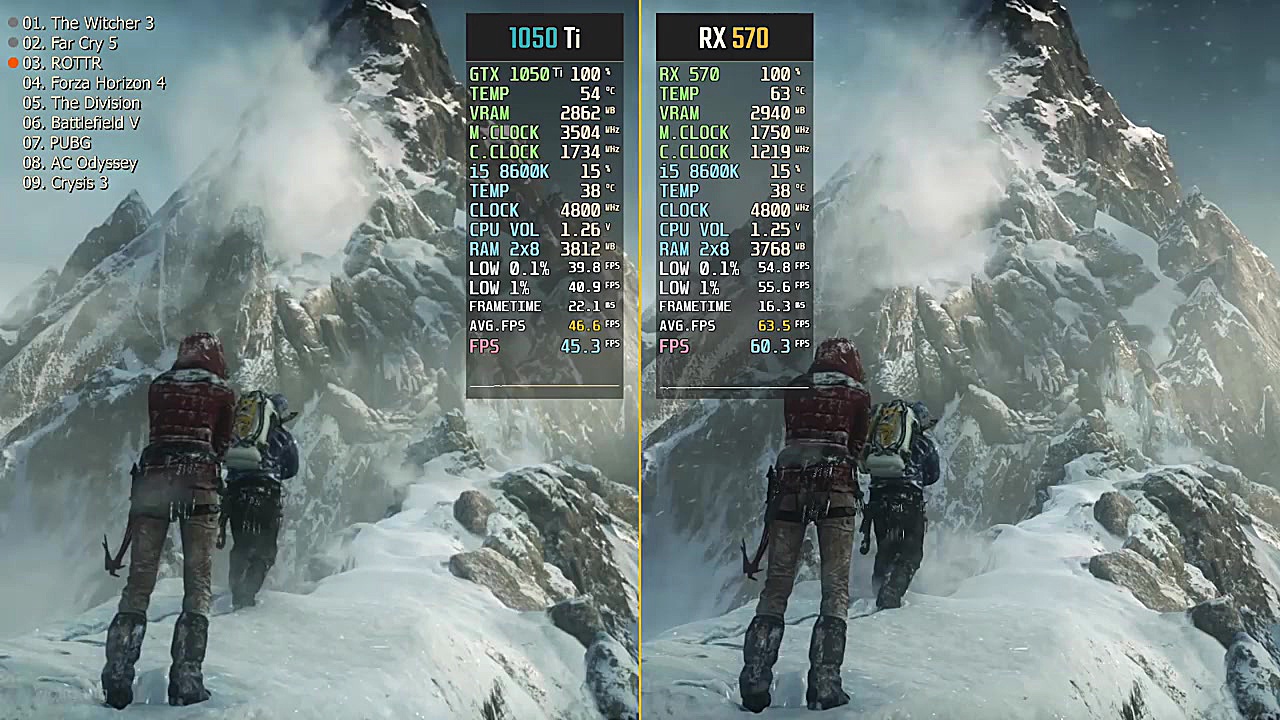
Task: Click the gray dot next to The Witcher 3
Action: pos(11,22)
